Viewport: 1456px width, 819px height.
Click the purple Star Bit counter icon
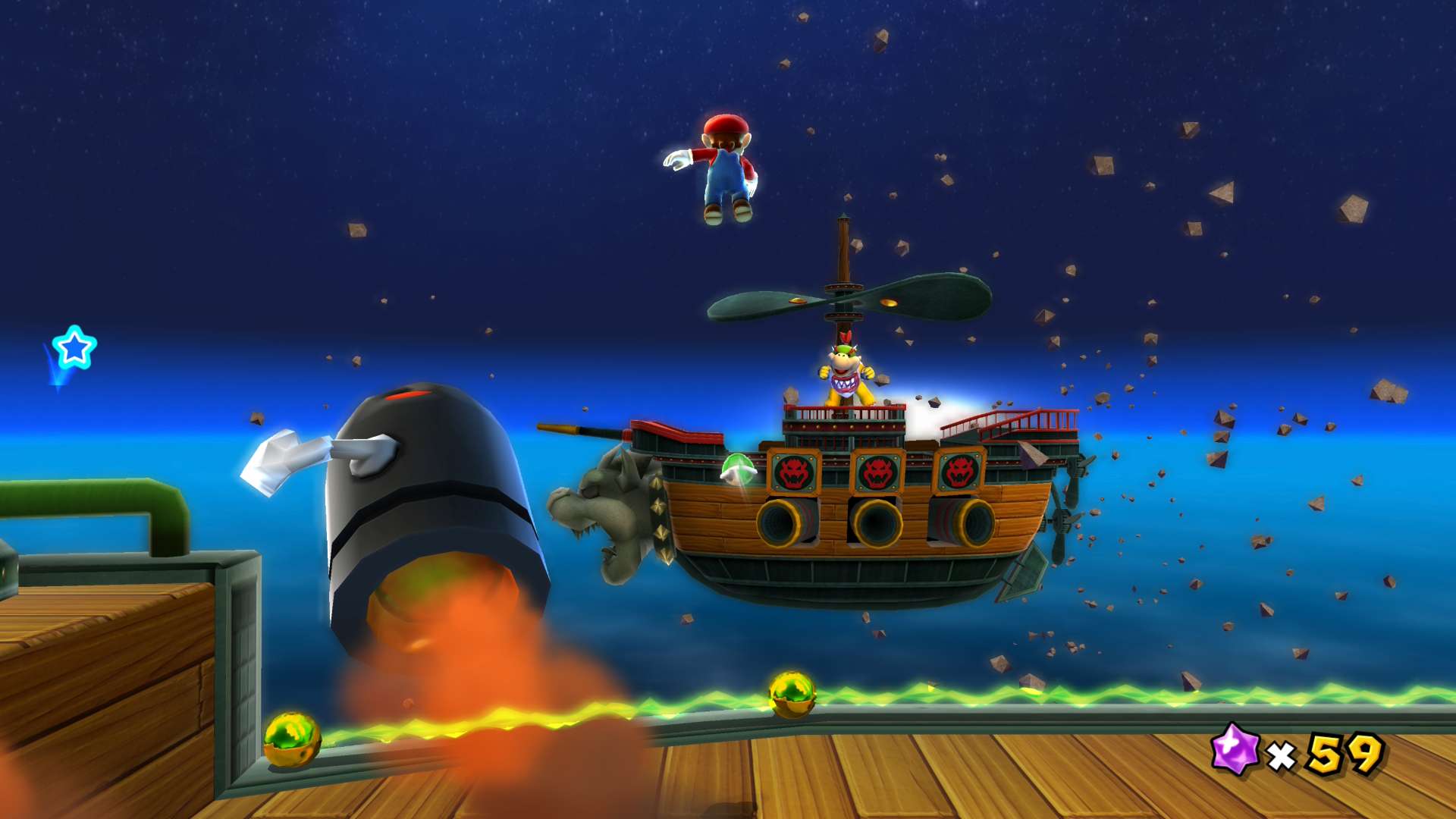click(x=1234, y=748)
